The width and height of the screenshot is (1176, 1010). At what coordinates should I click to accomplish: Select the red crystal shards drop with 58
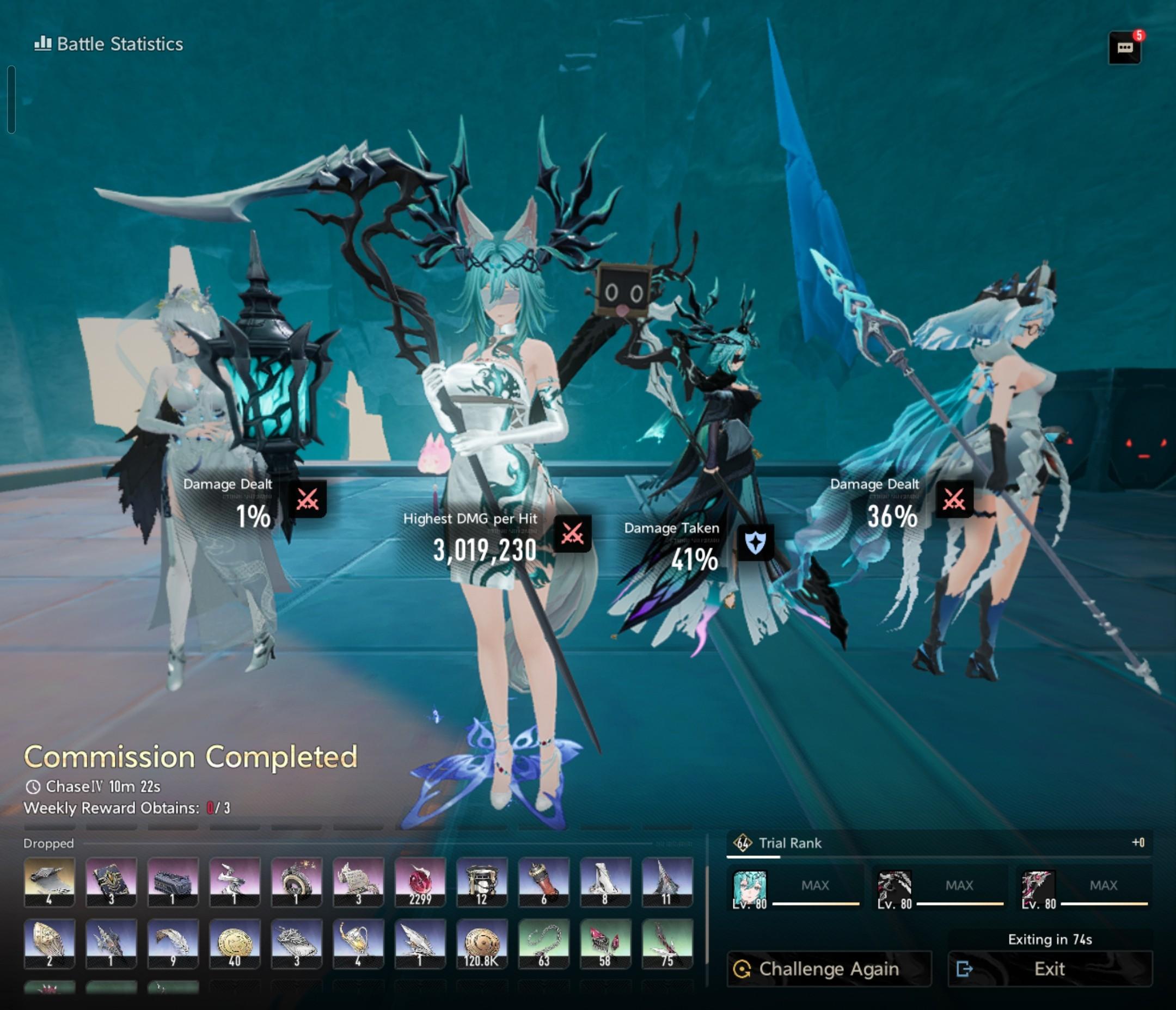point(605,943)
